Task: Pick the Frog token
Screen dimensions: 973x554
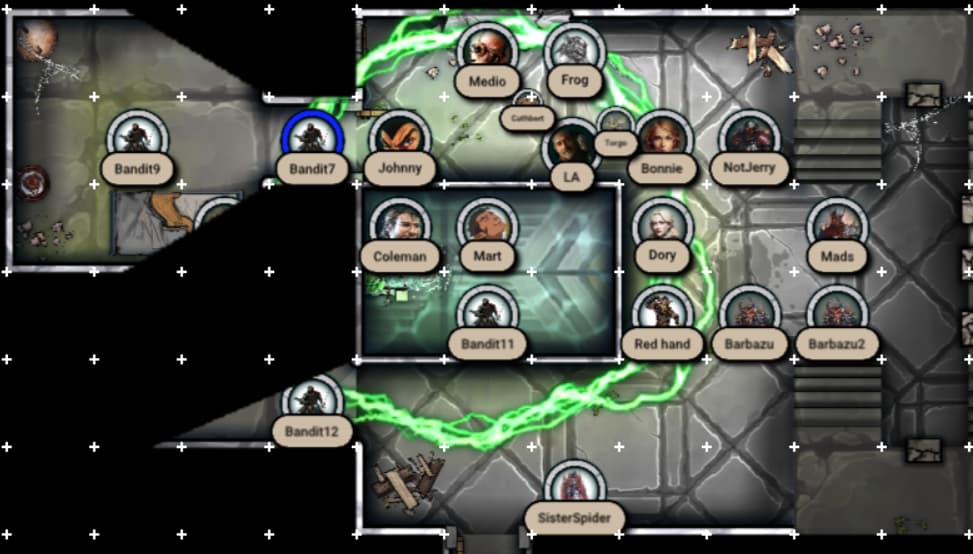Action: coord(574,52)
